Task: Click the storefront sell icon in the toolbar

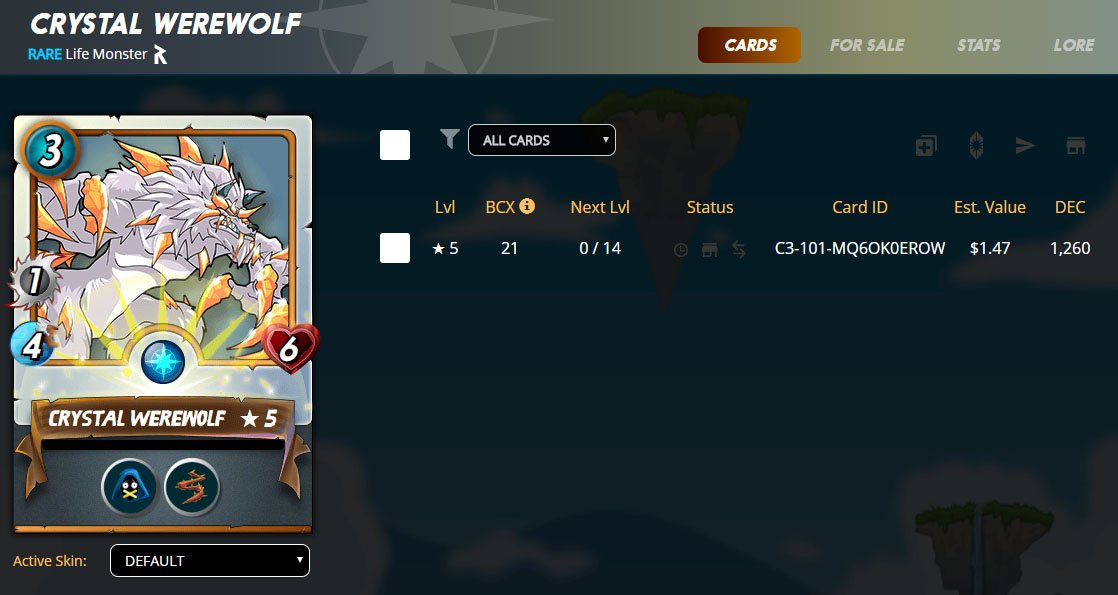Action: 1075,146
